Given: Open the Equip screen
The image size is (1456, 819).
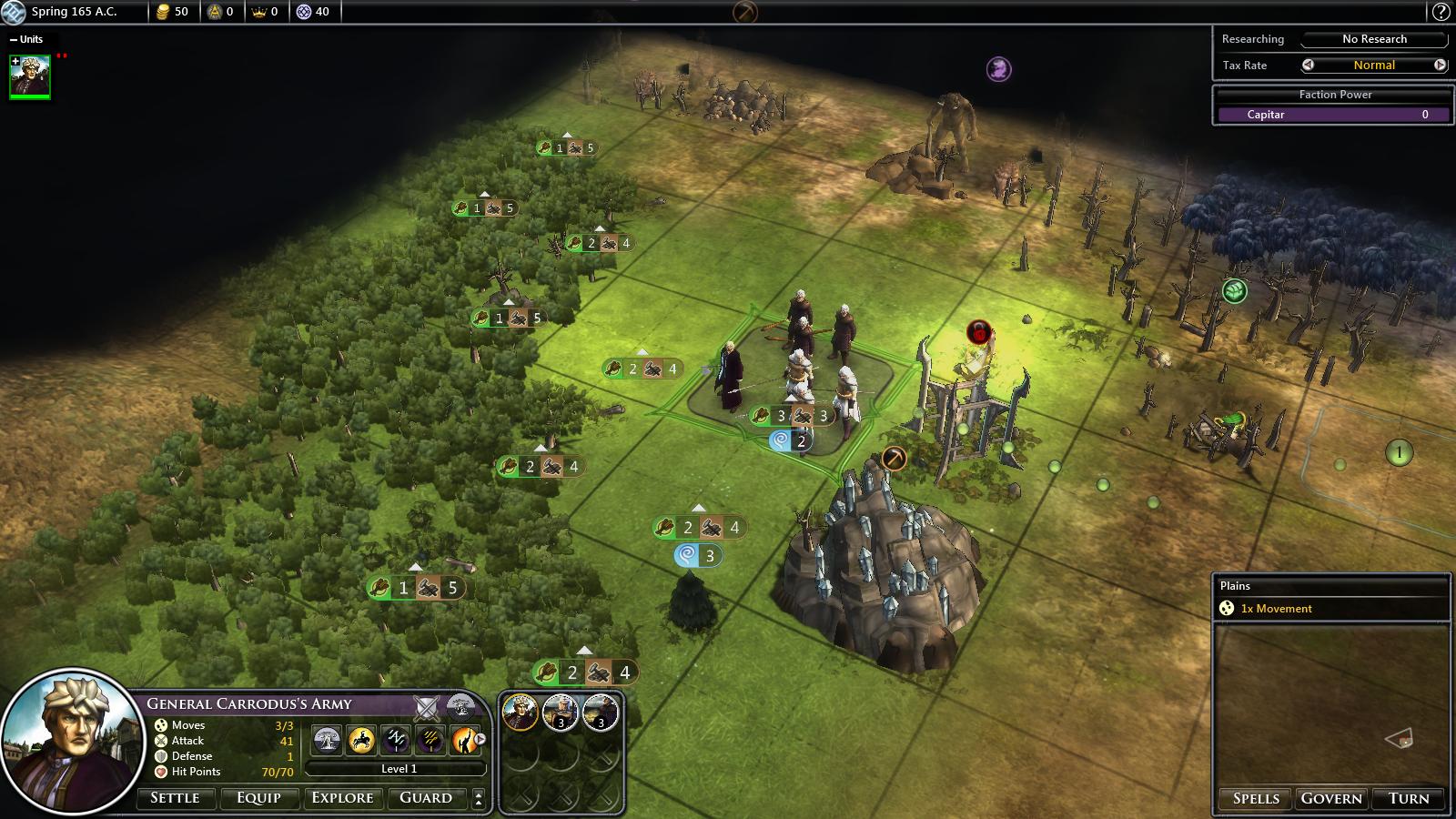Looking at the screenshot, I should click(258, 798).
